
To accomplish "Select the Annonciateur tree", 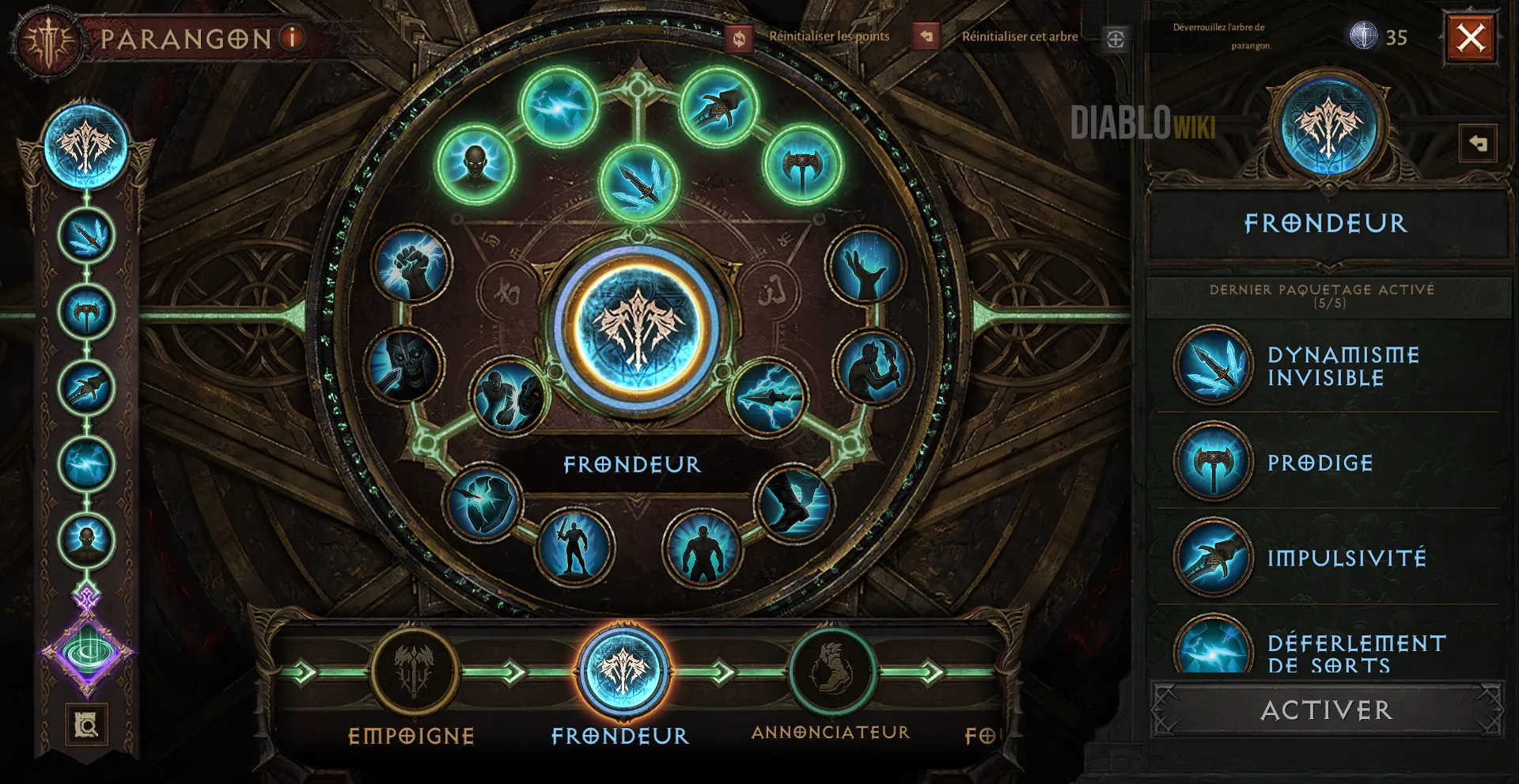I will 831,672.
